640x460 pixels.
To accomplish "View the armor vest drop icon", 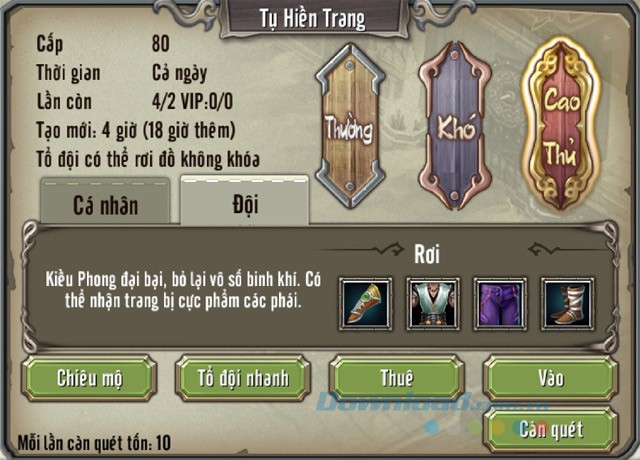I will coord(433,304).
